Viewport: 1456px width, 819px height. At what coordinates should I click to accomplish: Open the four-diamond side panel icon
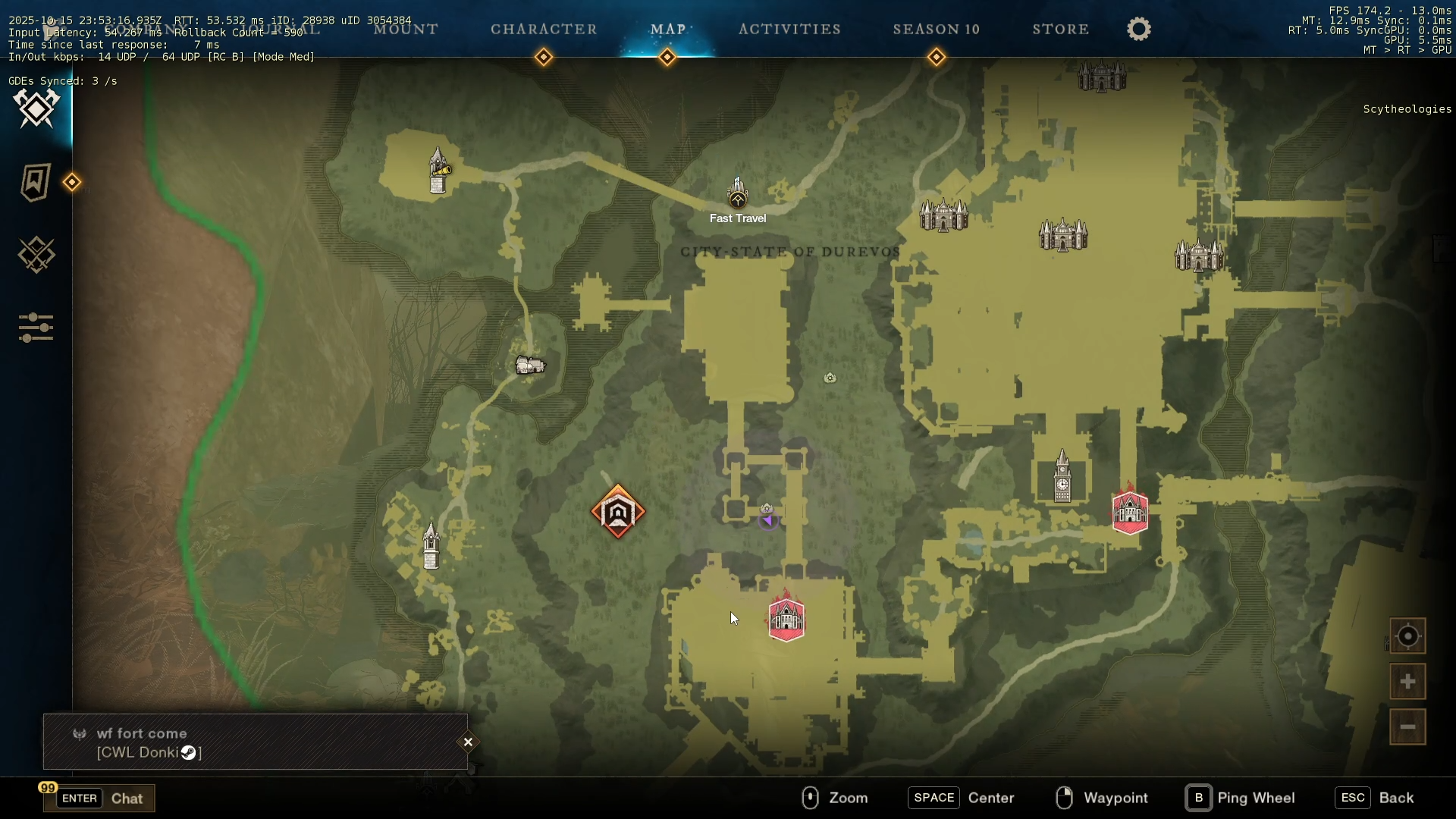click(36, 255)
